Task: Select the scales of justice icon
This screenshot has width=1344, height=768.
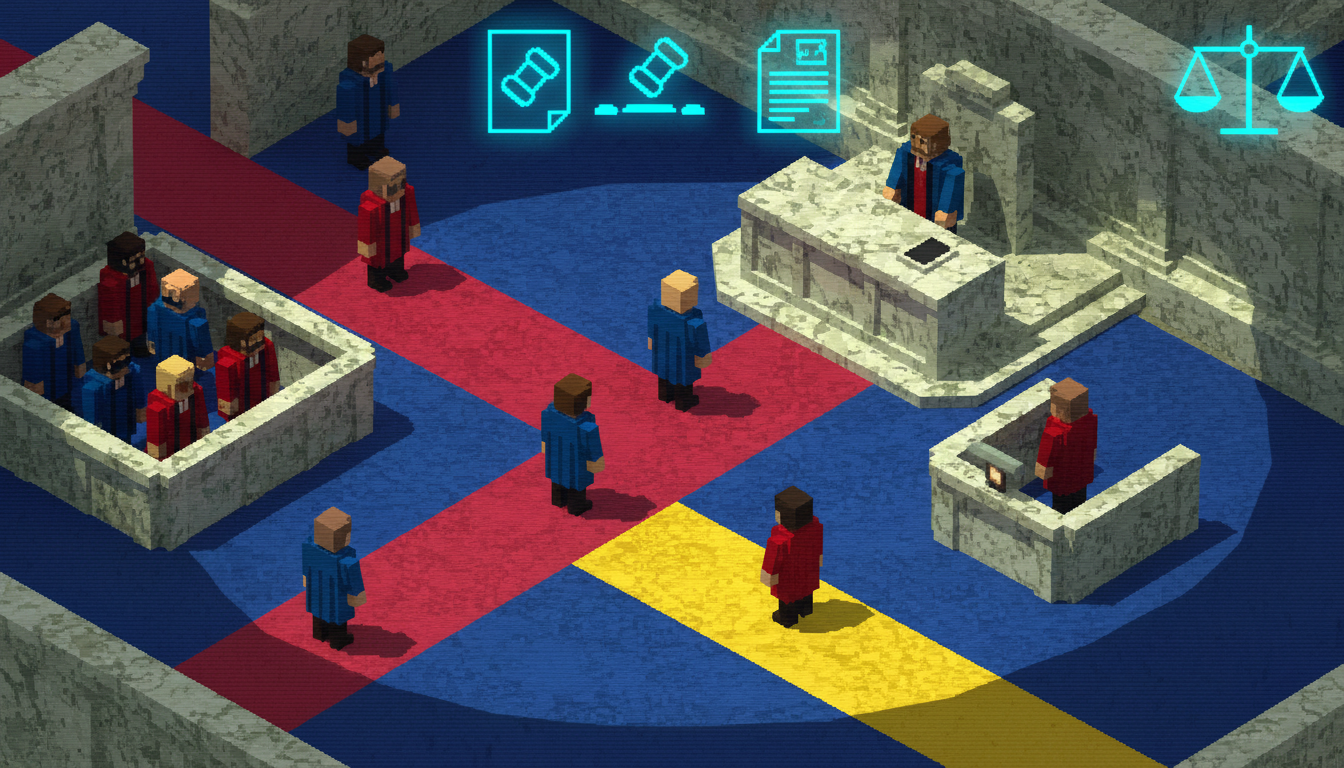Action: coord(1247,80)
